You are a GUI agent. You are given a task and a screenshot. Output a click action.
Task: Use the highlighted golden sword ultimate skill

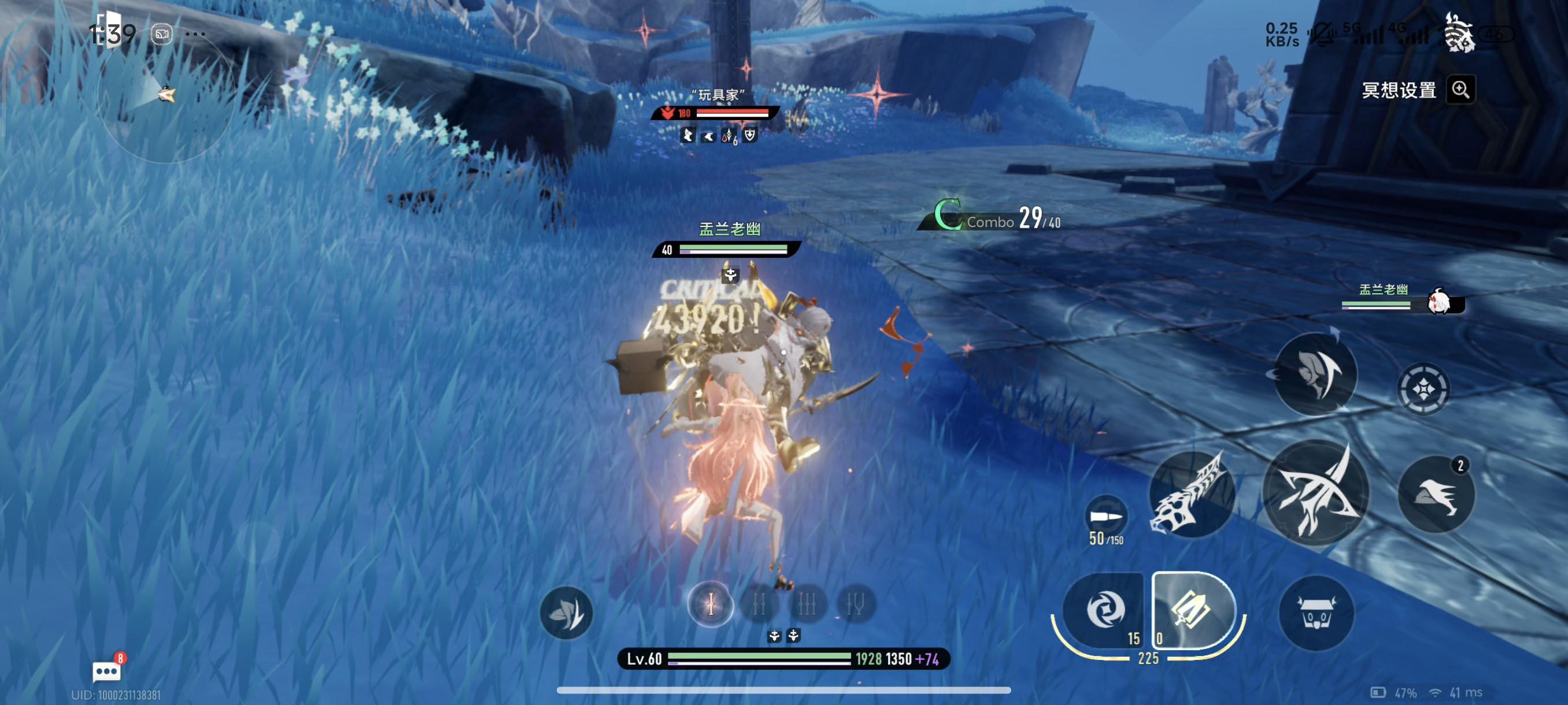click(1192, 610)
